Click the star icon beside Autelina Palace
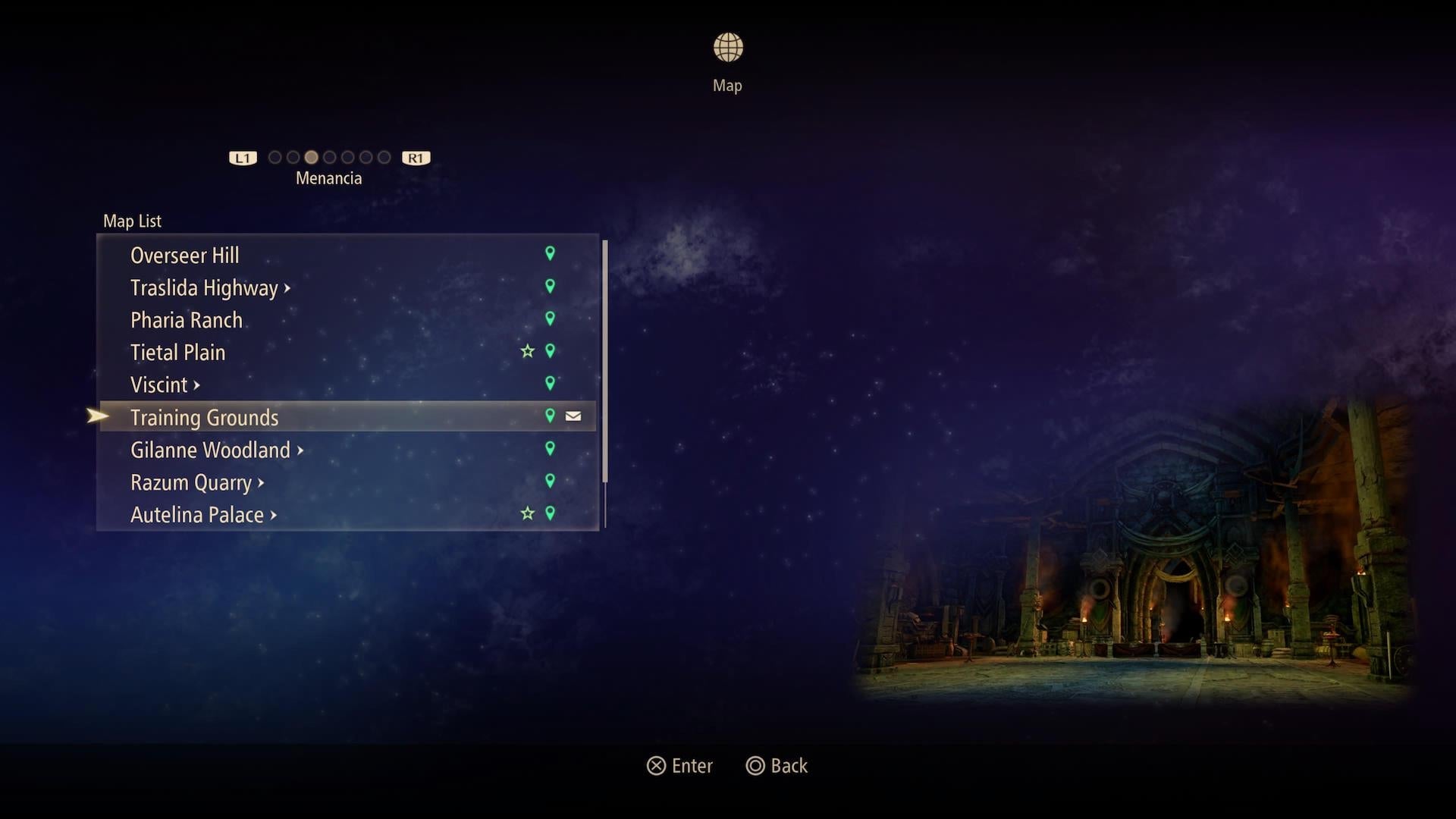 [528, 513]
